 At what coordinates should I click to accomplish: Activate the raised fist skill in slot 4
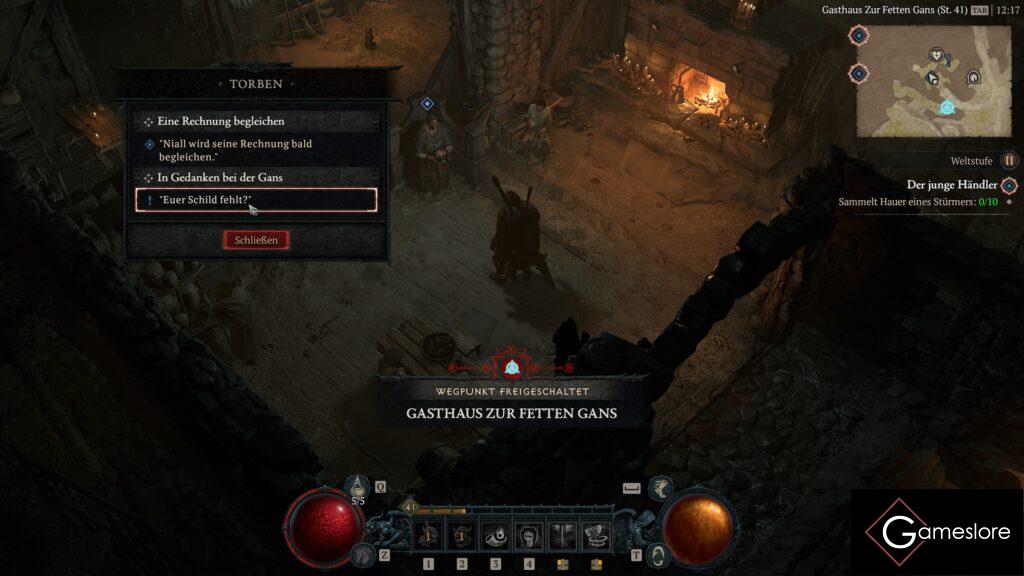(530, 536)
